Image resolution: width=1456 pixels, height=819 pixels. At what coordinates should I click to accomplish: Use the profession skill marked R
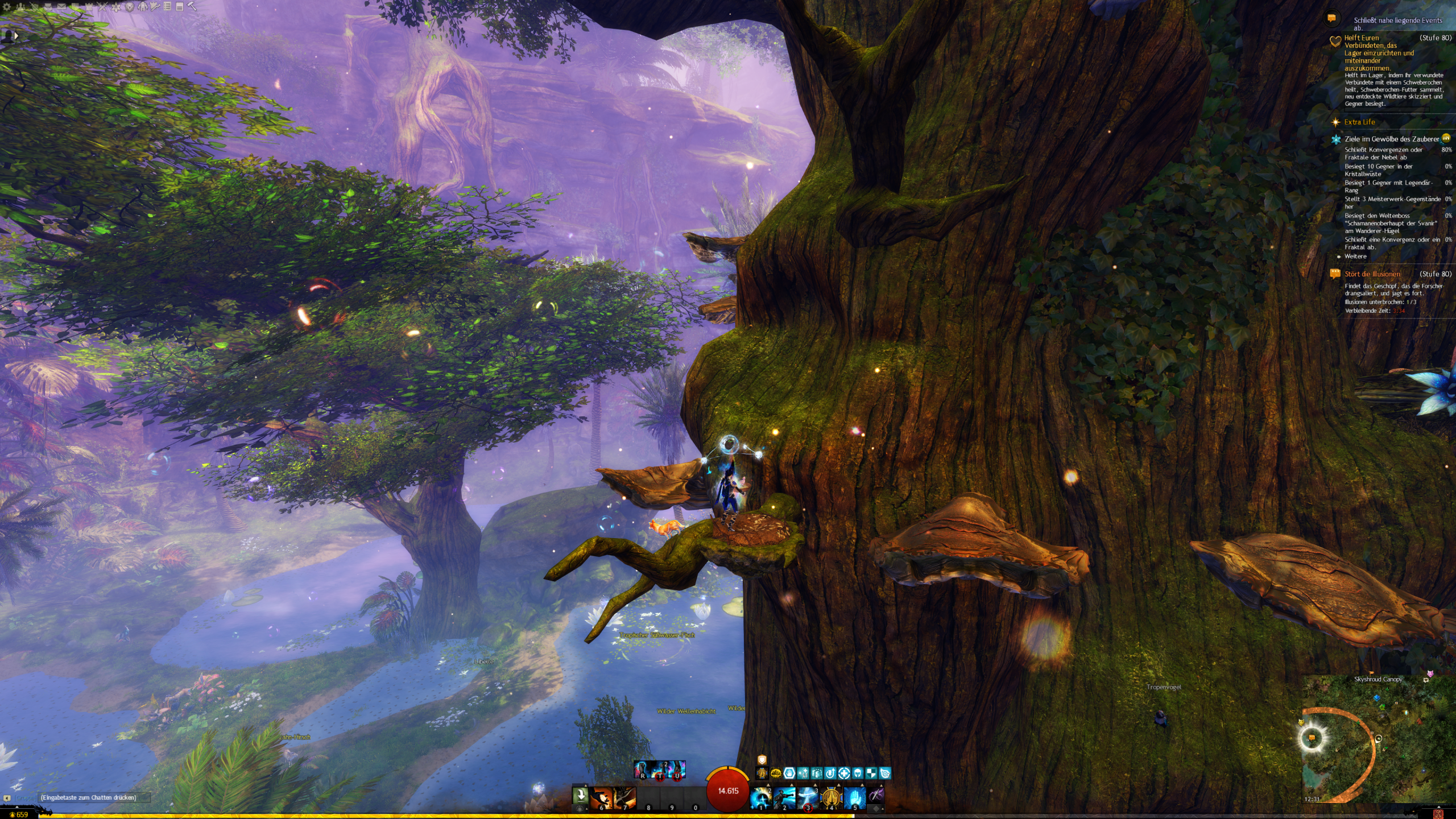(x=643, y=770)
